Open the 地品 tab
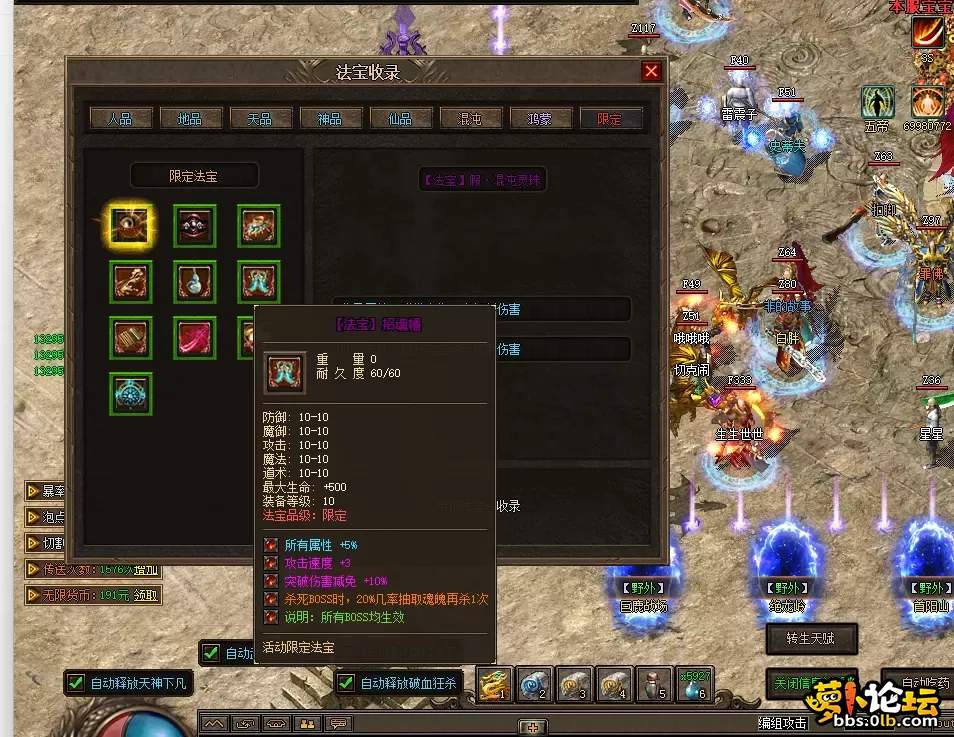 point(190,118)
